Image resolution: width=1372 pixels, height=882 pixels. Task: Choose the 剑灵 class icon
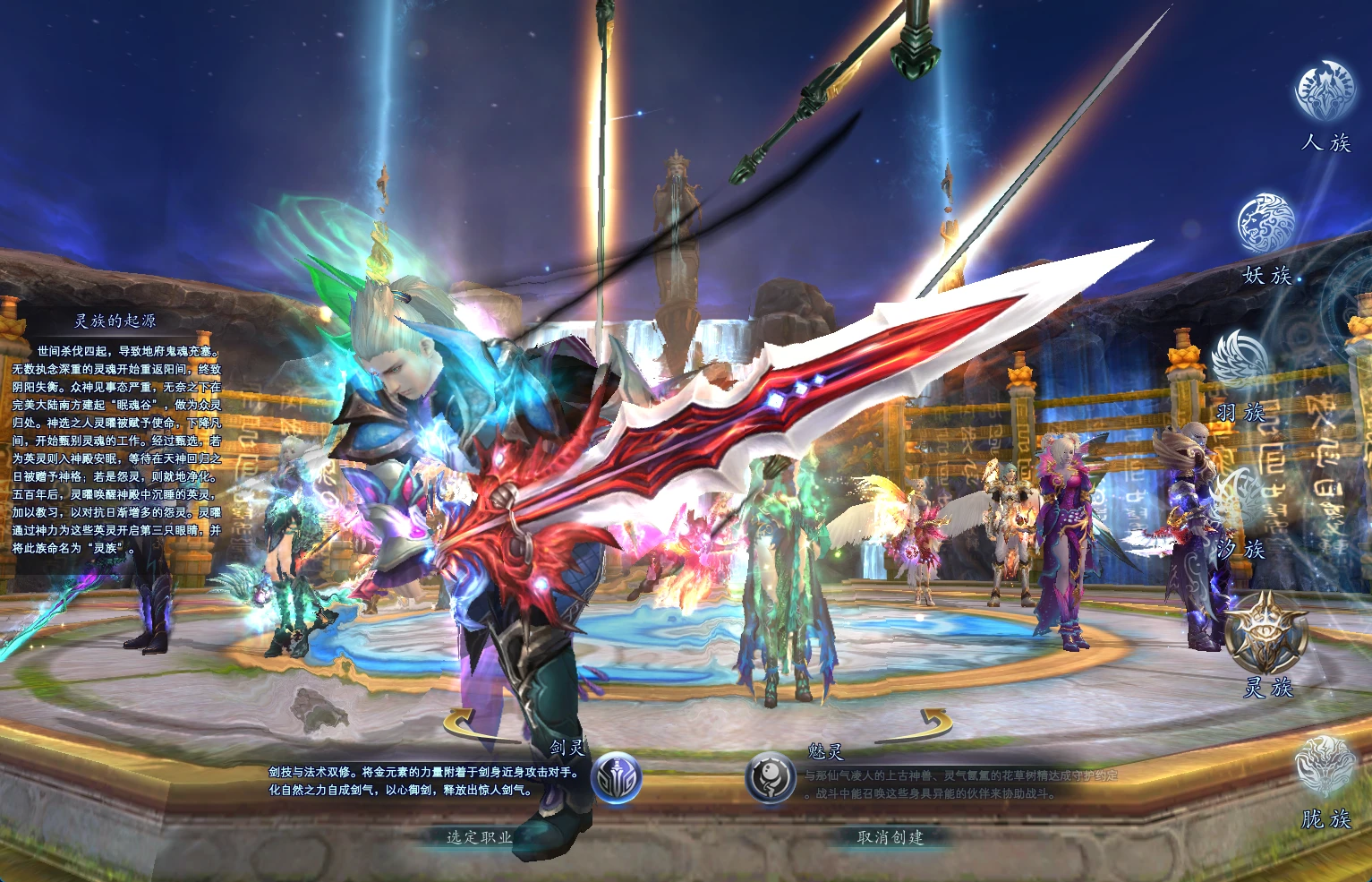pyautogui.click(x=618, y=779)
